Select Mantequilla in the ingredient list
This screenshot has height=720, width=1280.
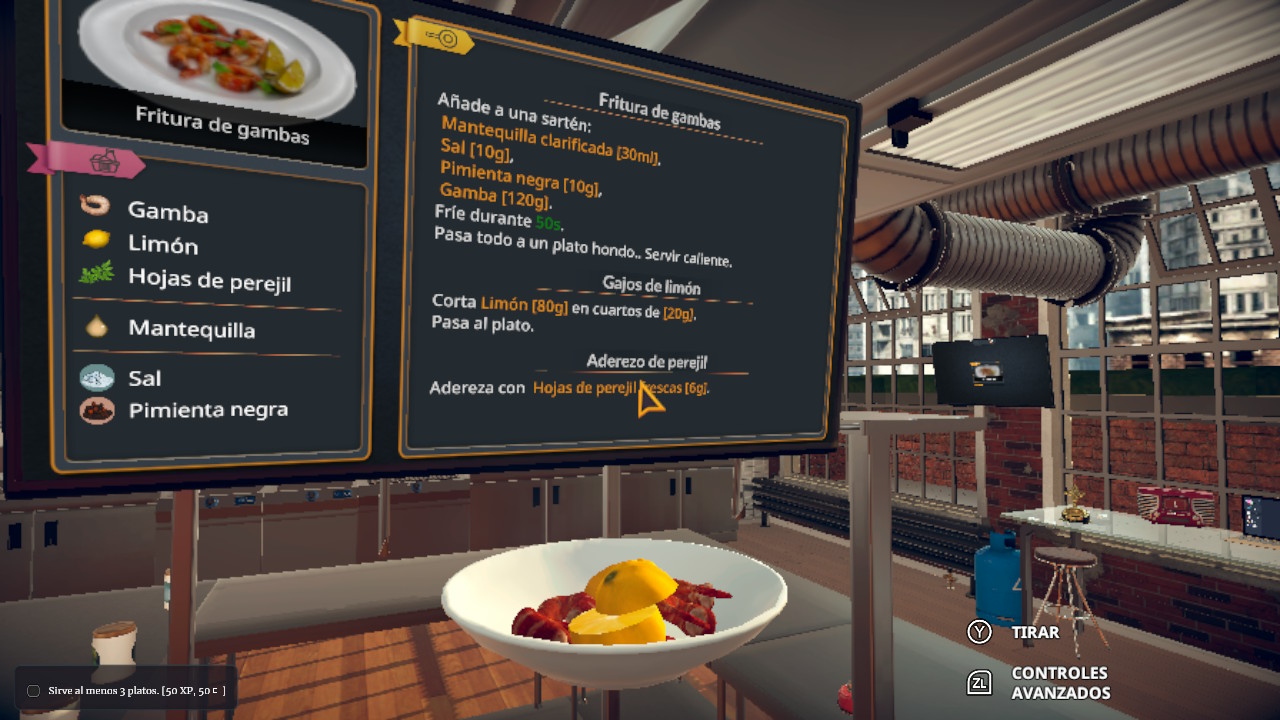(x=190, y=328)
